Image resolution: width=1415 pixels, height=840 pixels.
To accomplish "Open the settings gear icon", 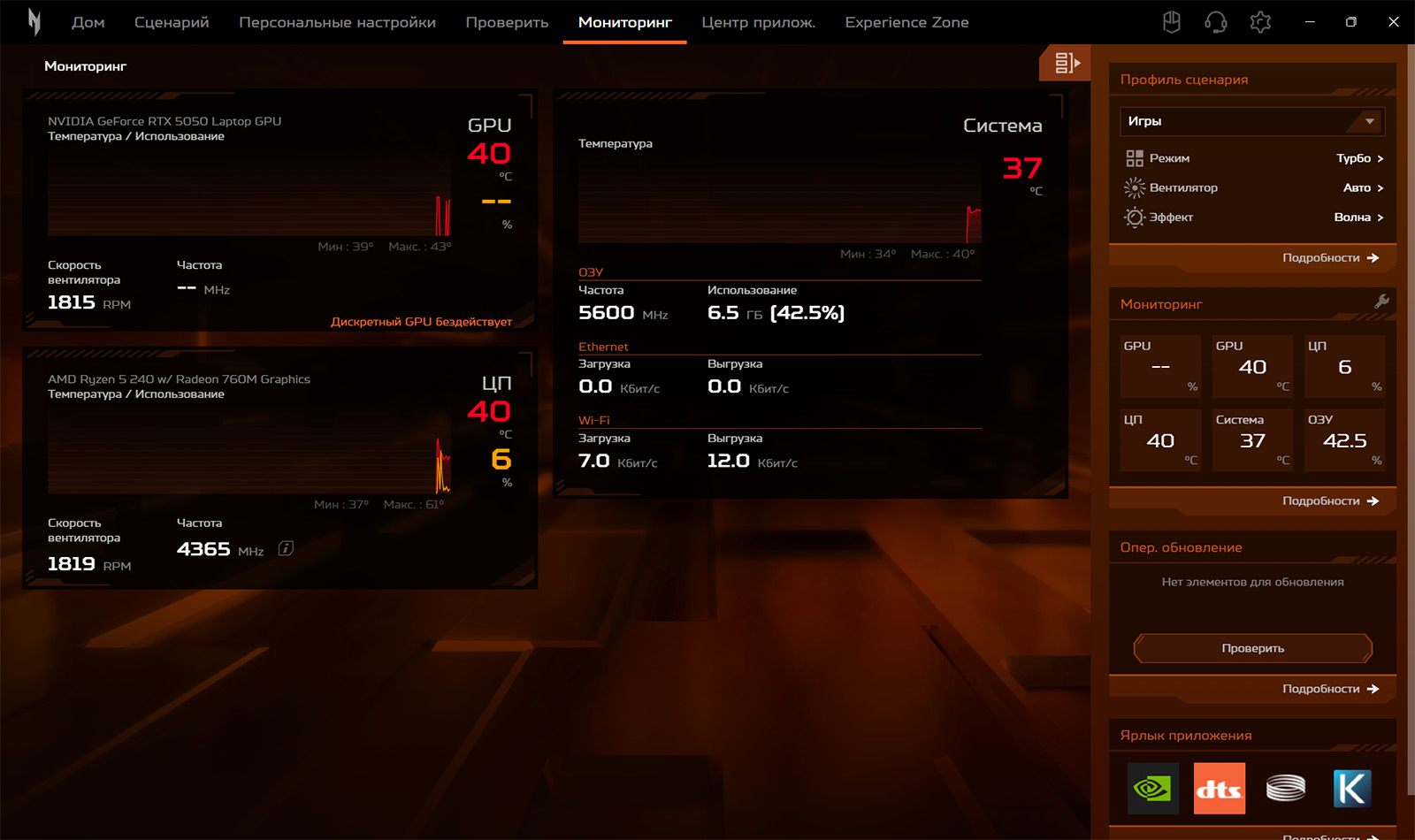I will (x=1260, y=22).
